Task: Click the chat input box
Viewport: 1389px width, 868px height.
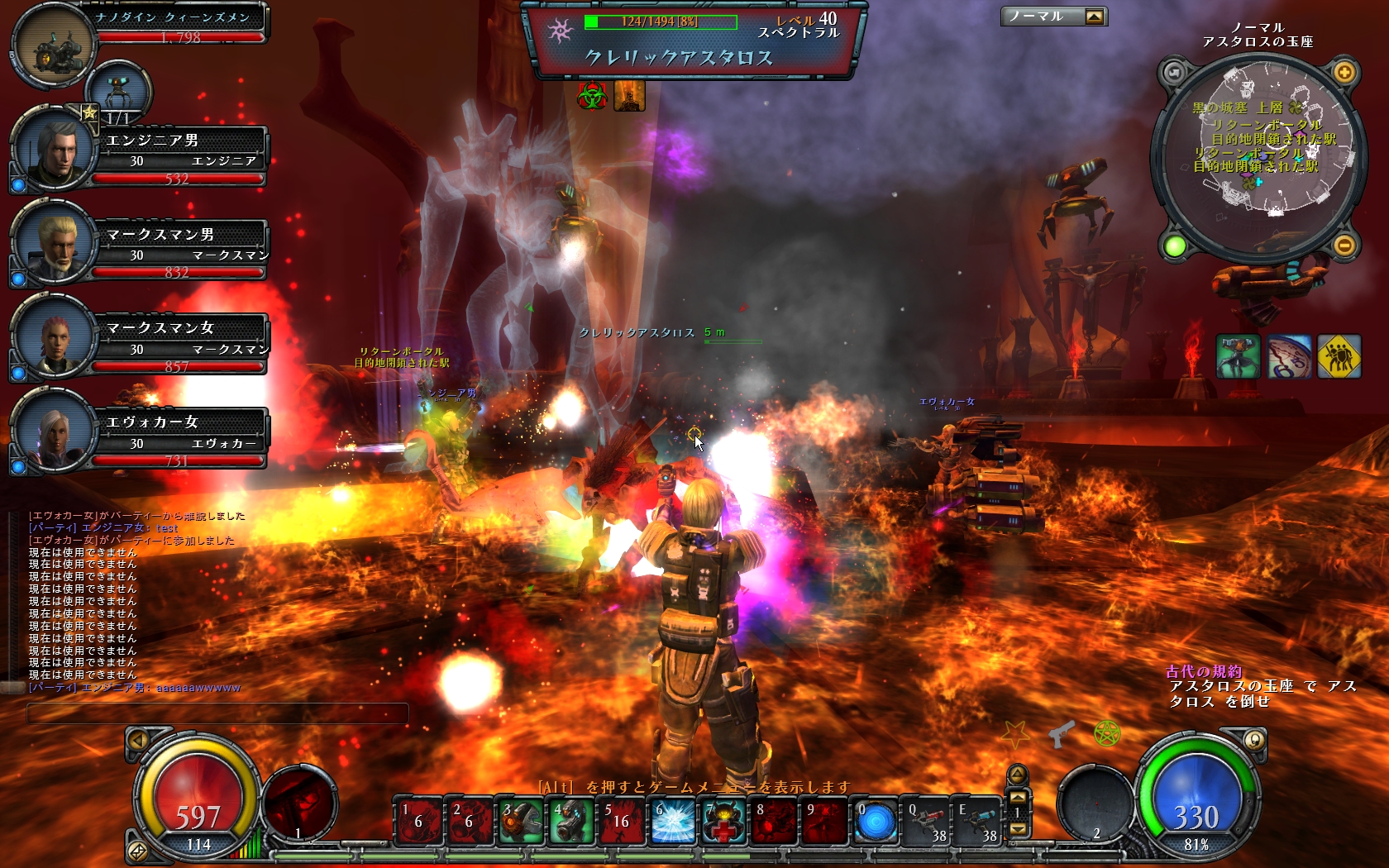Action: [x=217, y=713]
